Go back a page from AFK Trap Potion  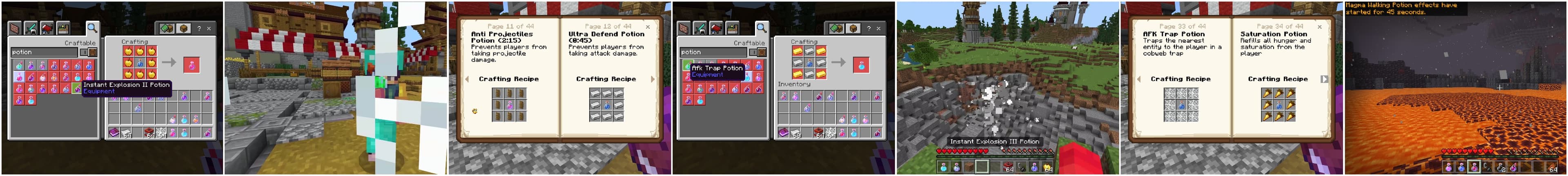coord(1138,79)
